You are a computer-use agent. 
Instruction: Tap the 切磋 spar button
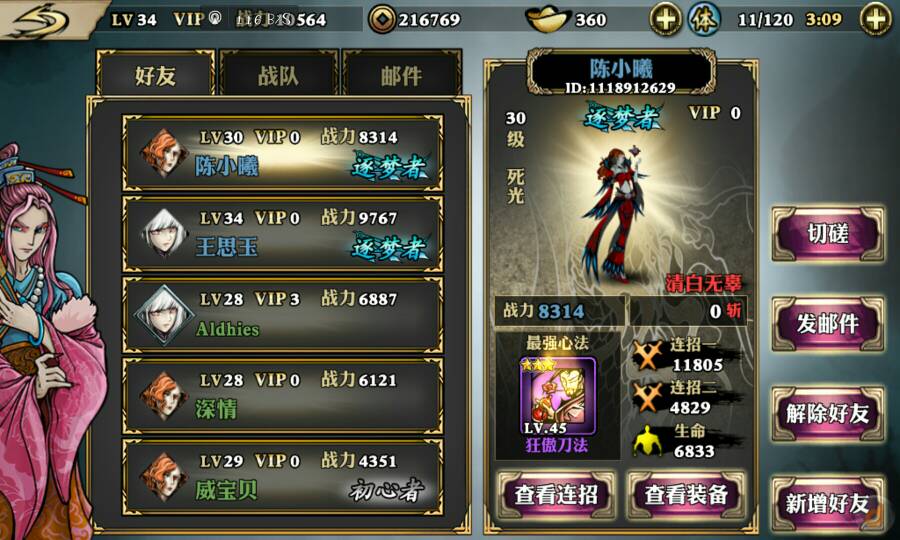click(x=828, y=234)
